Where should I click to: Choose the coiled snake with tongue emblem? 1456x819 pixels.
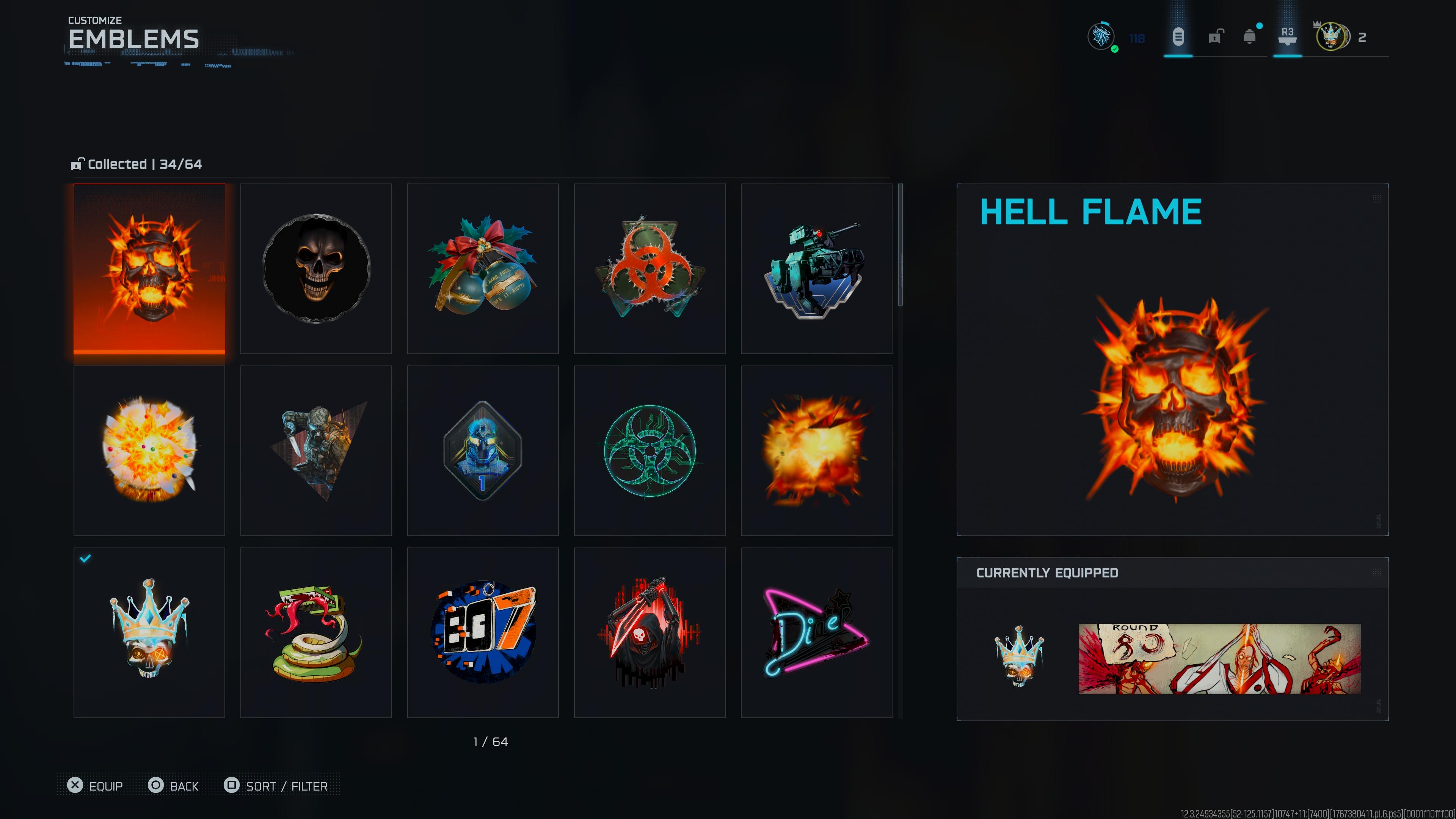[316, 632]
